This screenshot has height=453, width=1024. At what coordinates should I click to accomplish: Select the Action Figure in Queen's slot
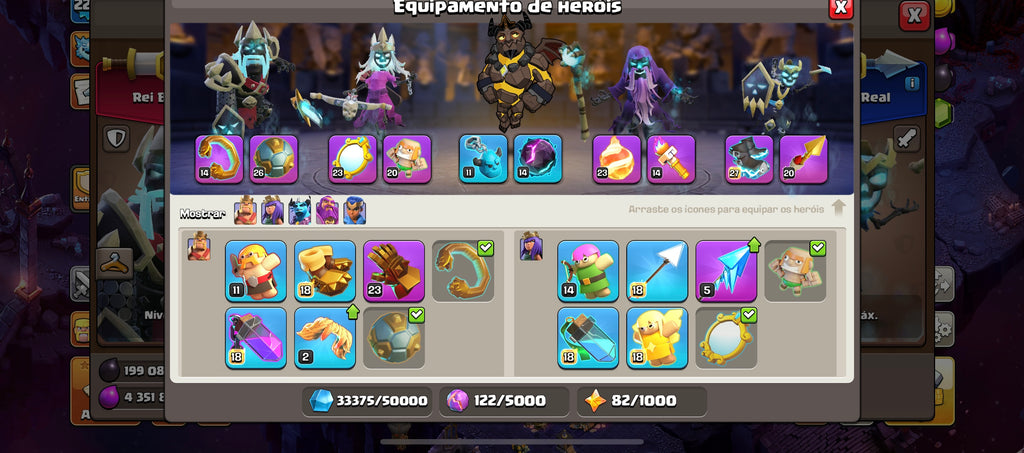pos(407,159)
